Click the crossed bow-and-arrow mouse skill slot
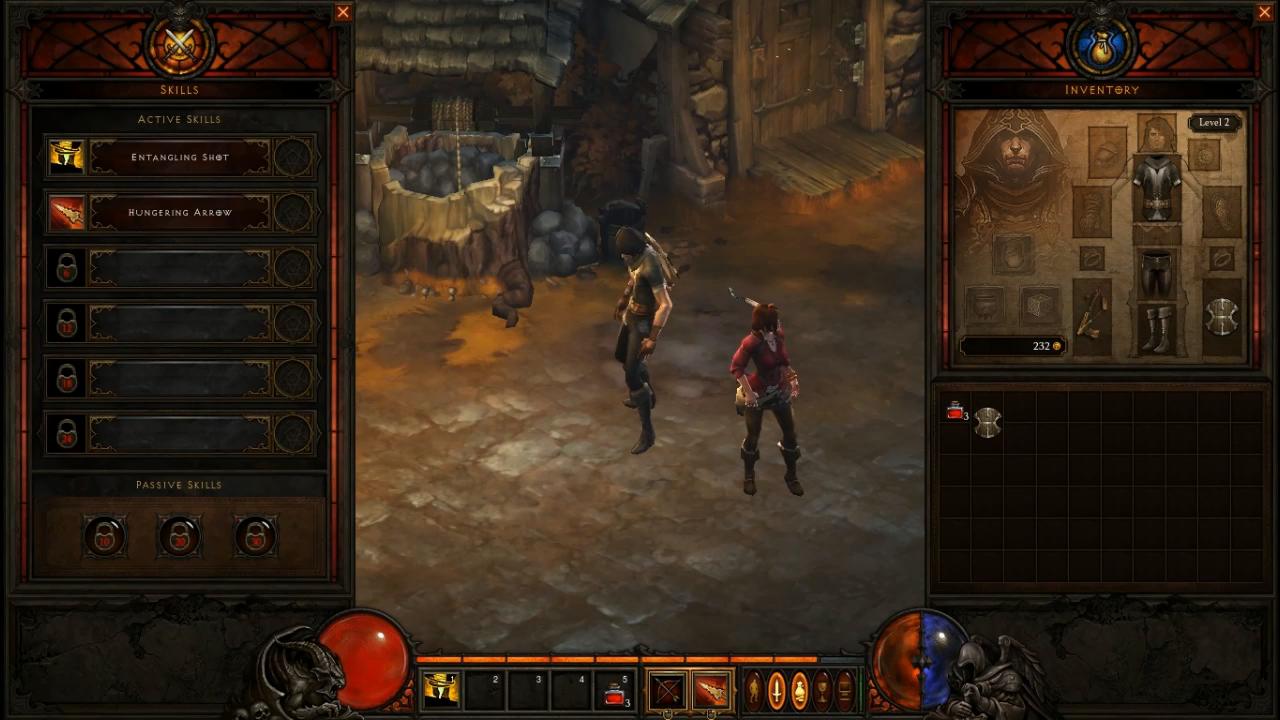Screen dimensions: 1280x720 [x=667, y=690]
